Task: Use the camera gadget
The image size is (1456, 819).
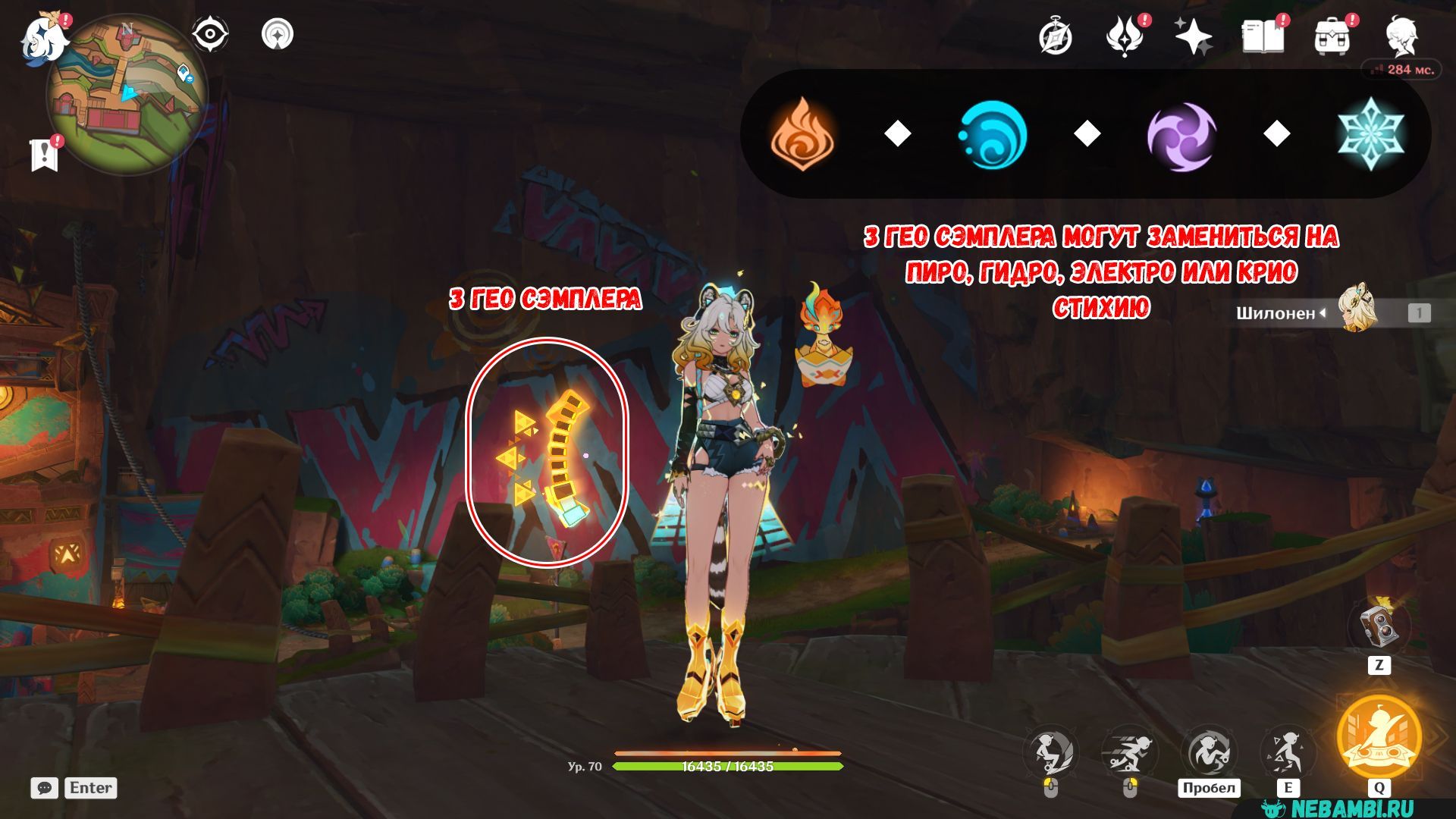Action: click(1379, 627)
